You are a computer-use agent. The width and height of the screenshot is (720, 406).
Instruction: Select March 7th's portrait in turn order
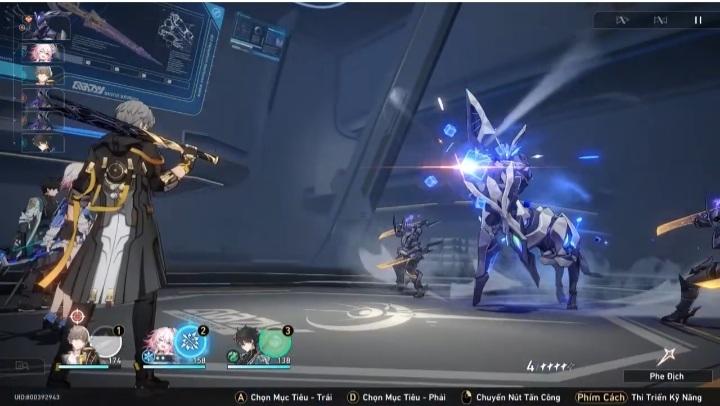coord(43,52)
